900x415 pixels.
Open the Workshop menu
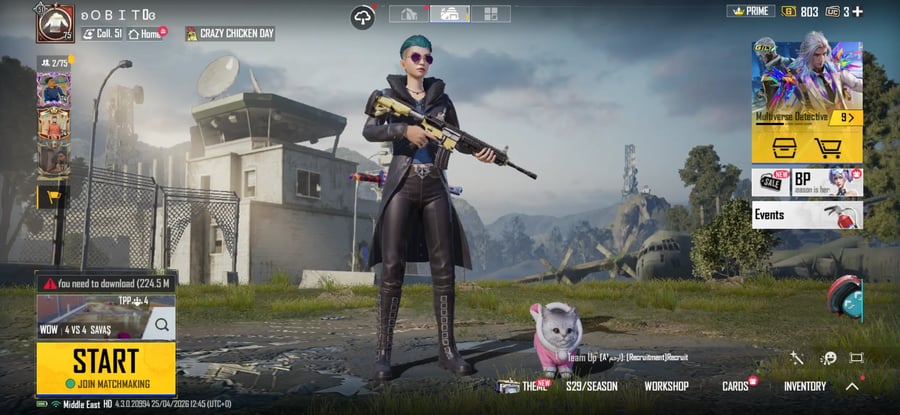coord(666,386)
